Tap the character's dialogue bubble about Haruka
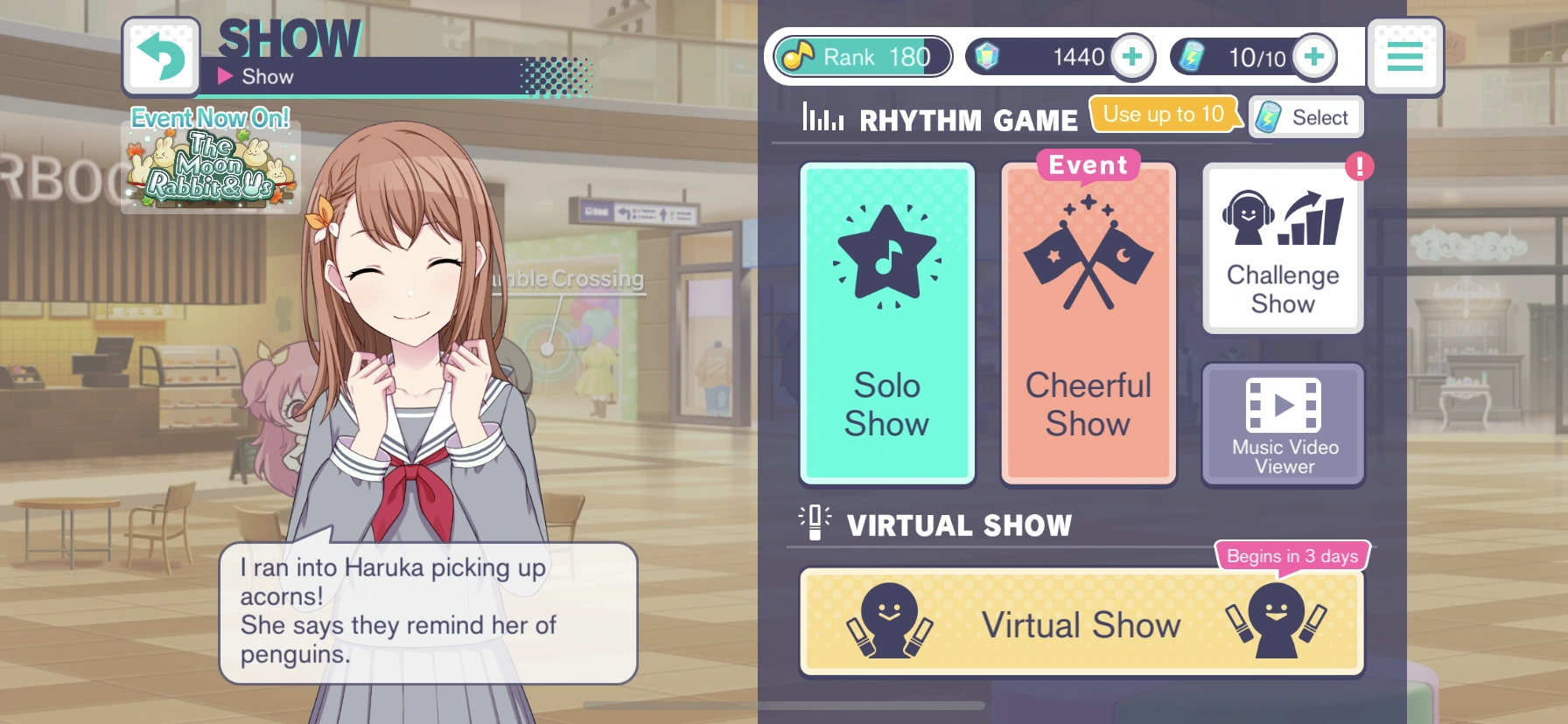 pyautogui.click(x=426, y=615)
